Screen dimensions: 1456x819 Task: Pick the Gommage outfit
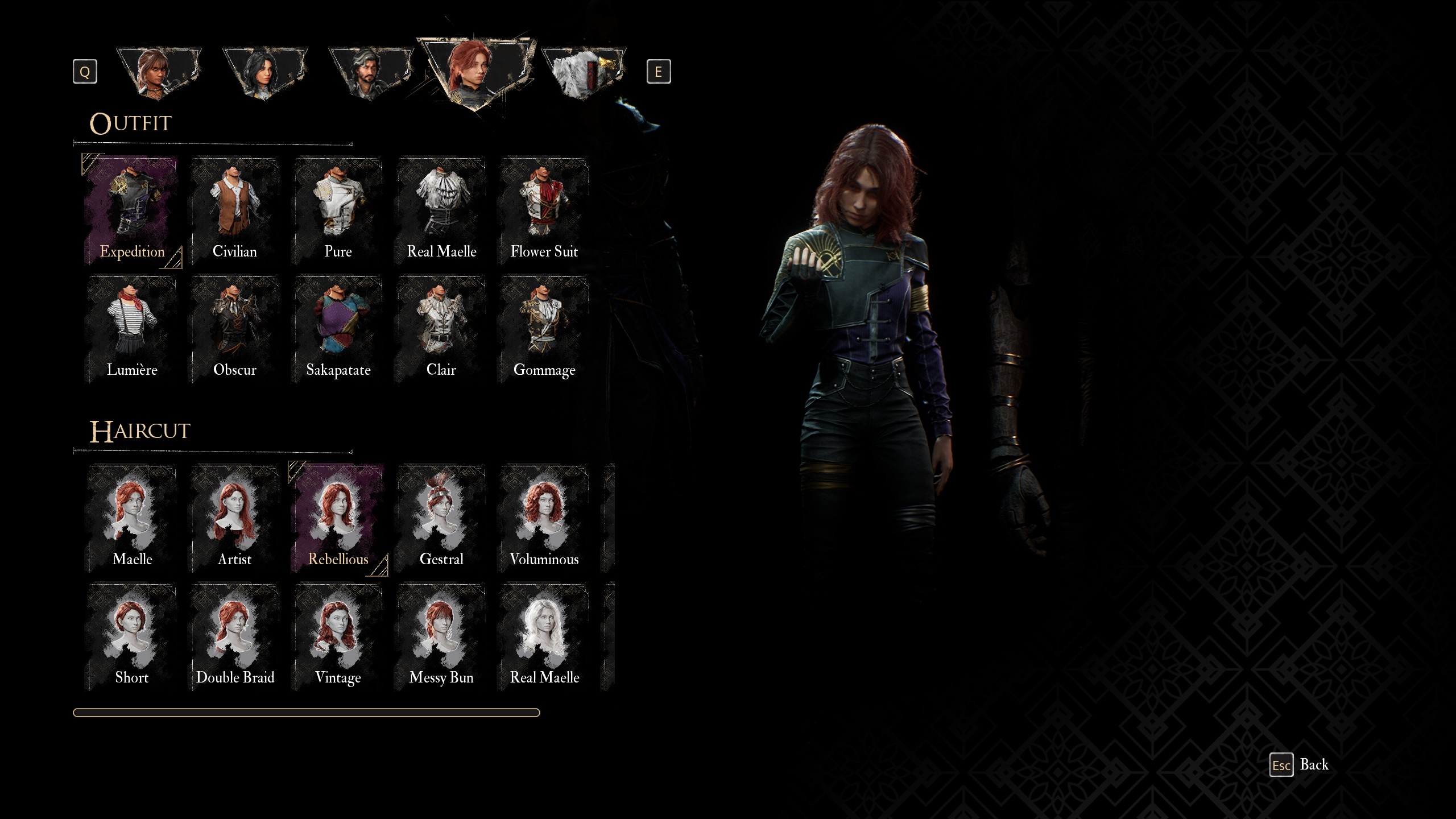(544, 329)
